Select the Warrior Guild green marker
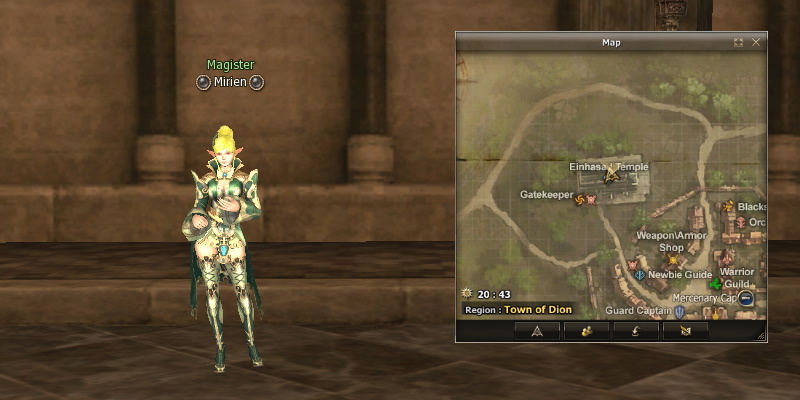This screenshot has width=800, height=400. pyautogui.click(x=716, y=285)
